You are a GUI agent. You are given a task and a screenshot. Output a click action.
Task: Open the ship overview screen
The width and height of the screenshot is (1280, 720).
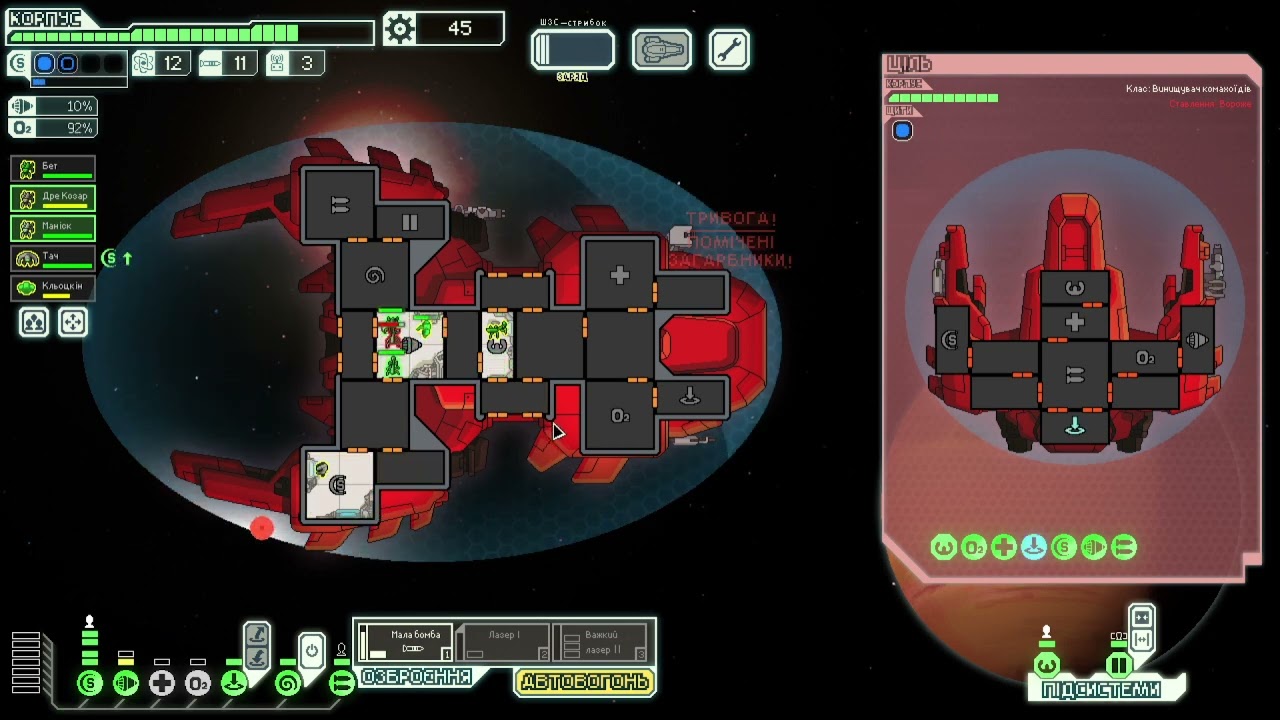[x=661, y=49]
